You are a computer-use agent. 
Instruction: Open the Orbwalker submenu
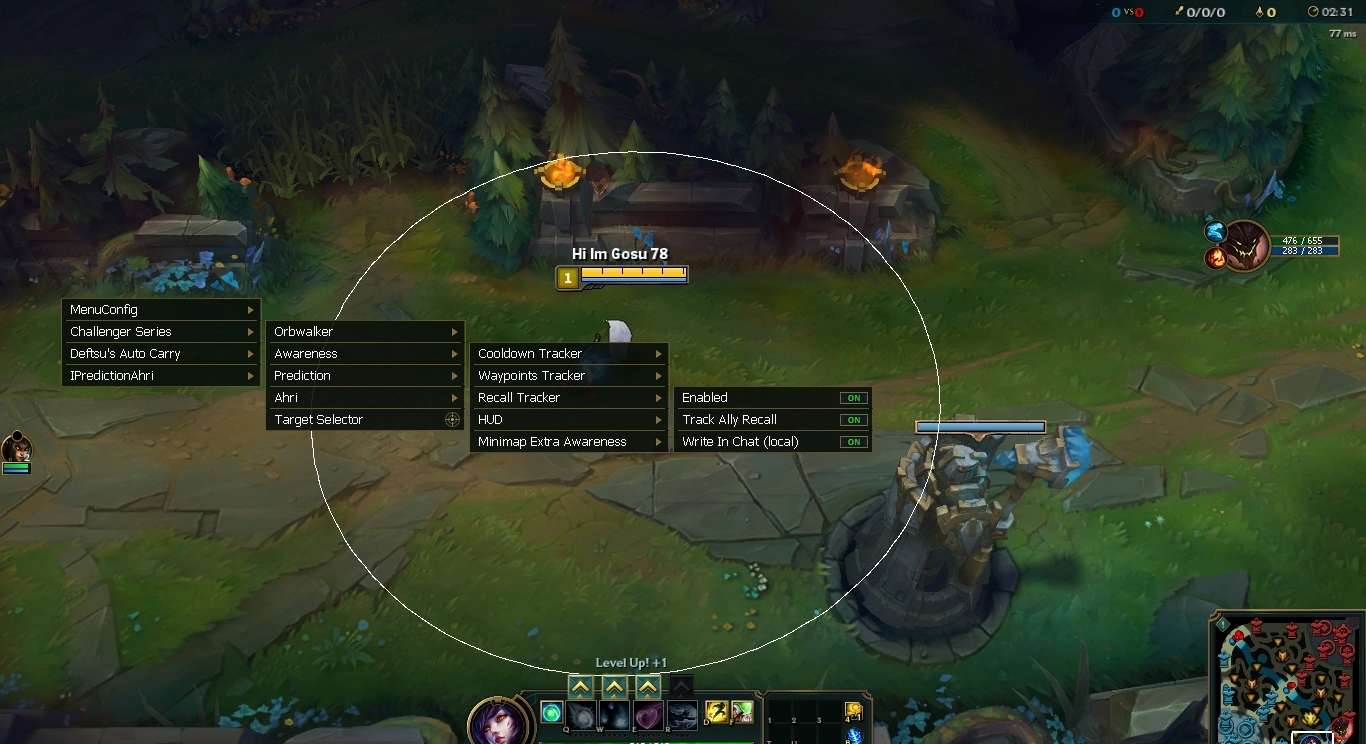pyautogui.click(x=365, y=332)
